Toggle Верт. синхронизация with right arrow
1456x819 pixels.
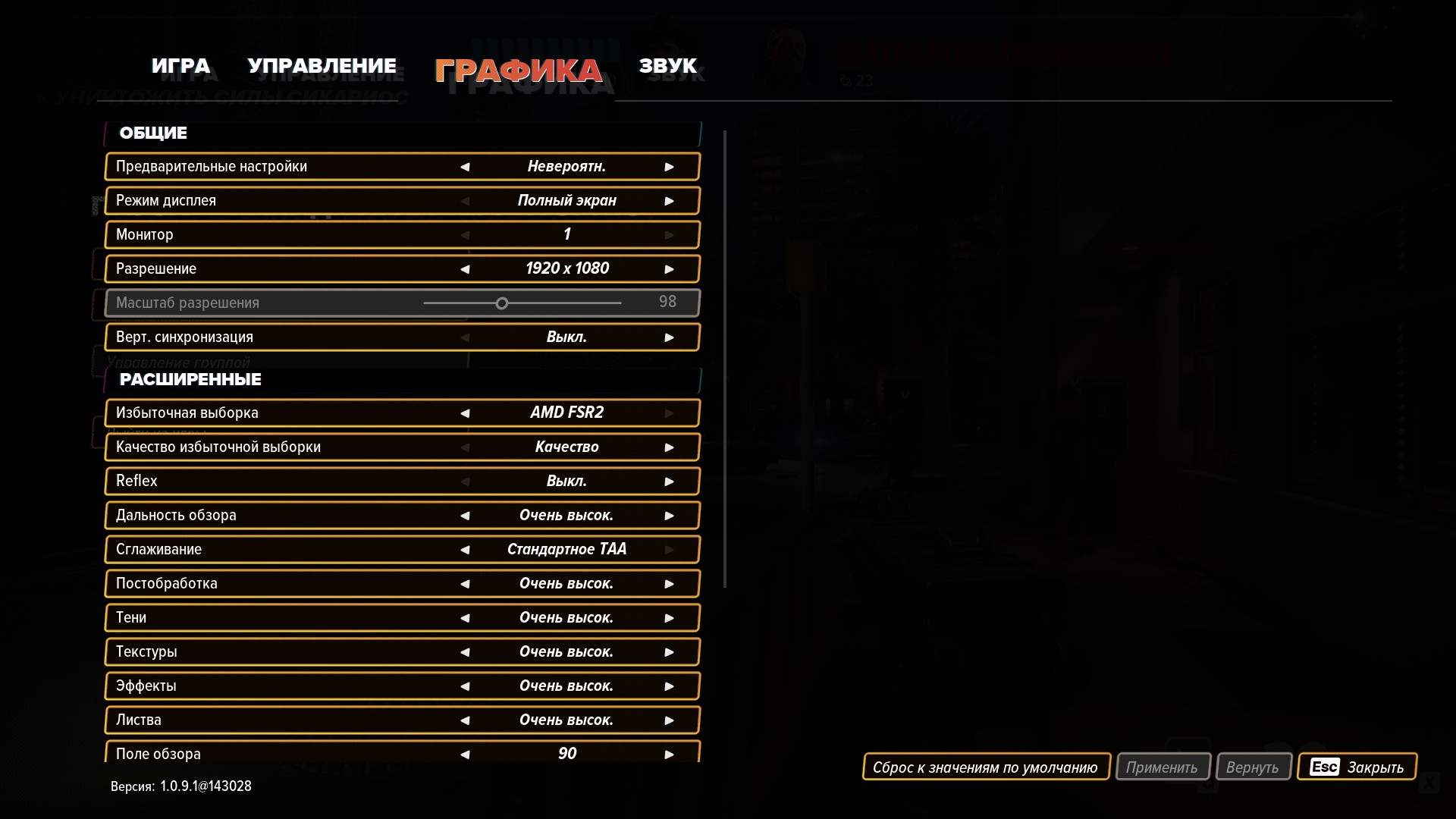(669, 337)
